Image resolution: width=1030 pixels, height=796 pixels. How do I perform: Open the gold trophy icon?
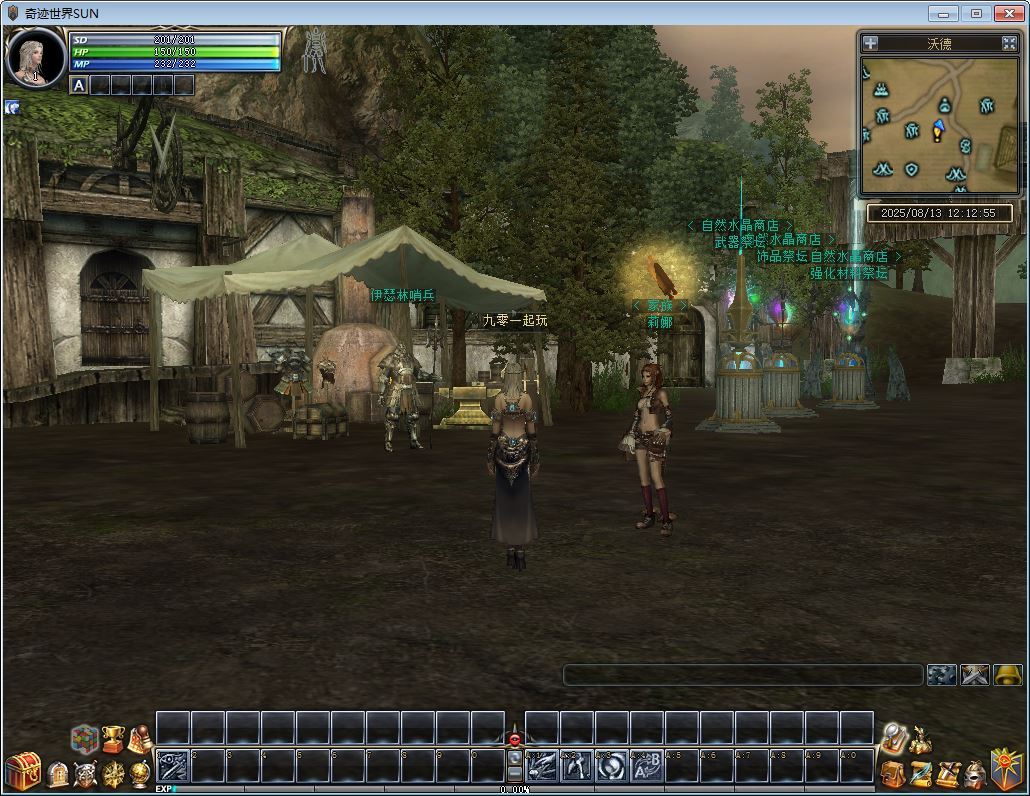[x=112, y=739]
